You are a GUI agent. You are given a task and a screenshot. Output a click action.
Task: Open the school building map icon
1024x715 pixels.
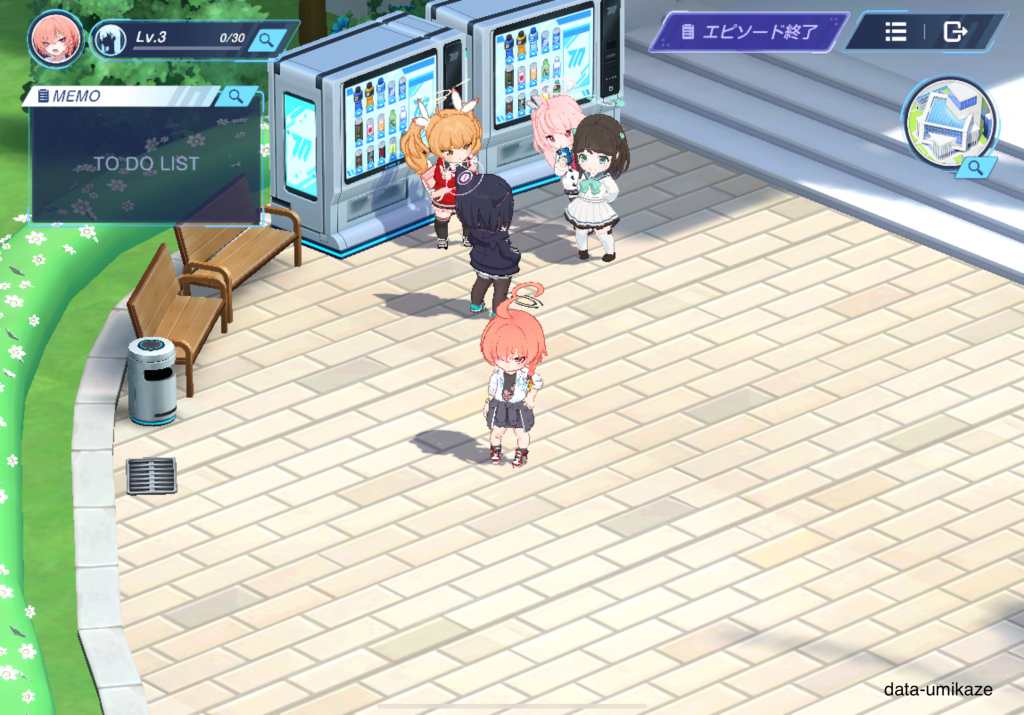tap(949, 124)
